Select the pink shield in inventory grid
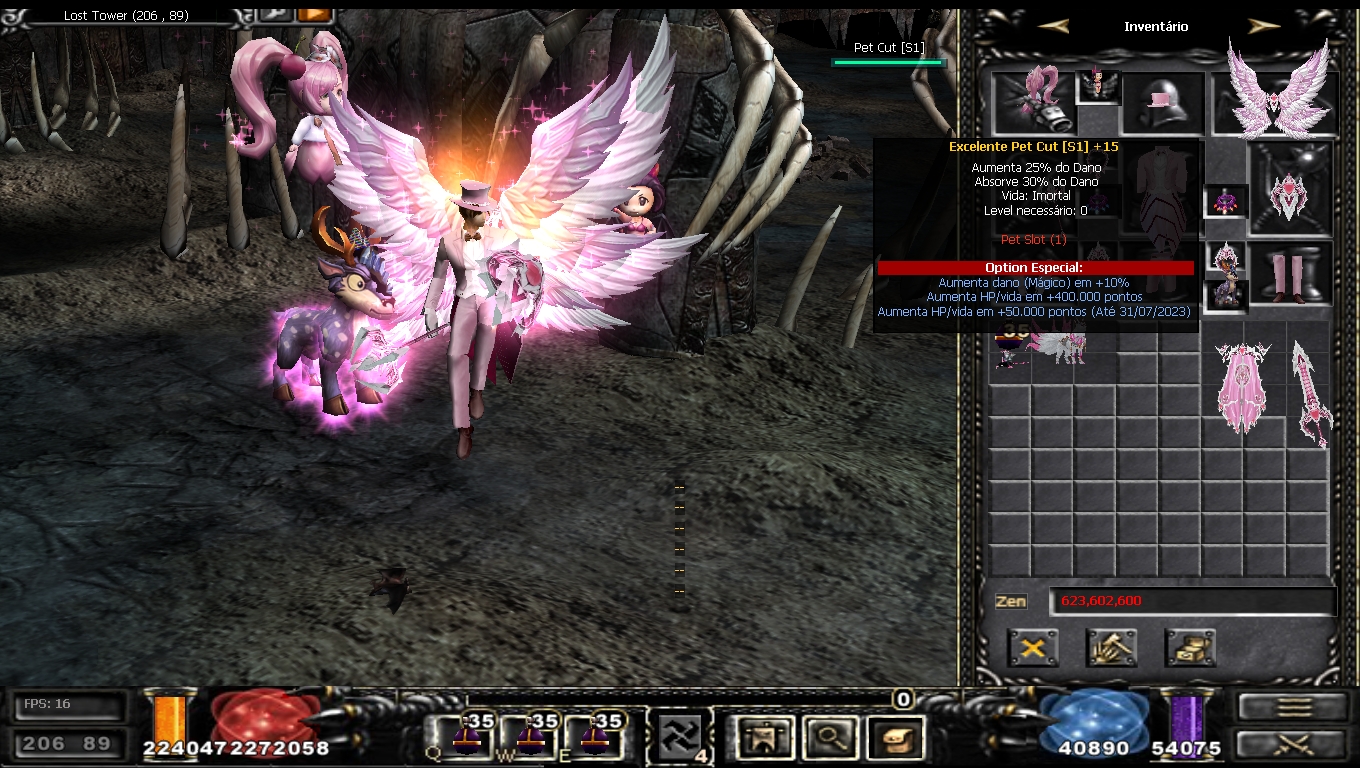The width and height of the screenshot is (1360, 768). pos(1242,387)
